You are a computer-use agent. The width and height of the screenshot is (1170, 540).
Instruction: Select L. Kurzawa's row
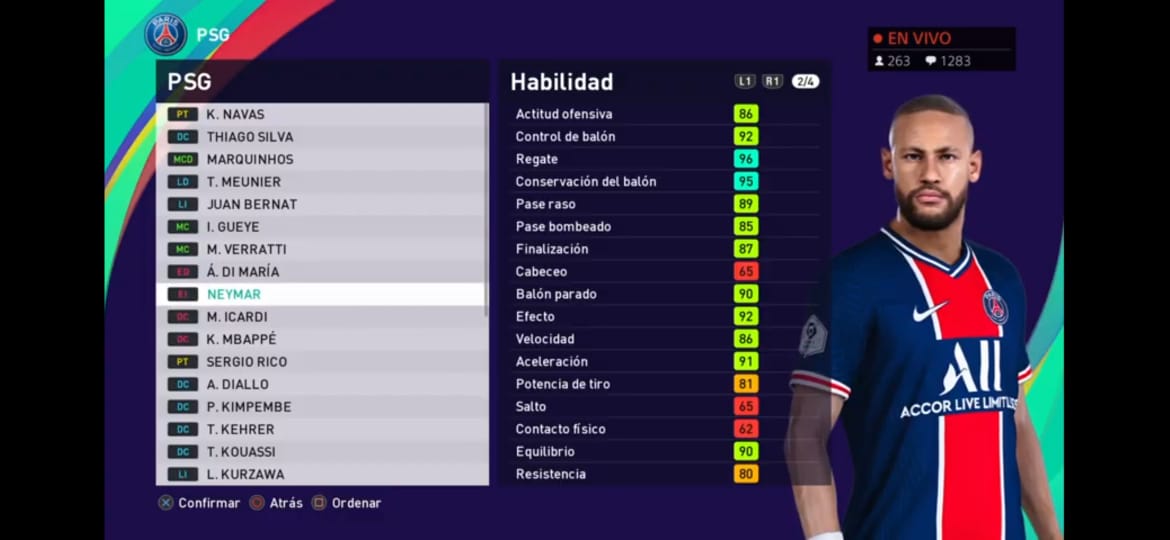pos(320,474)
